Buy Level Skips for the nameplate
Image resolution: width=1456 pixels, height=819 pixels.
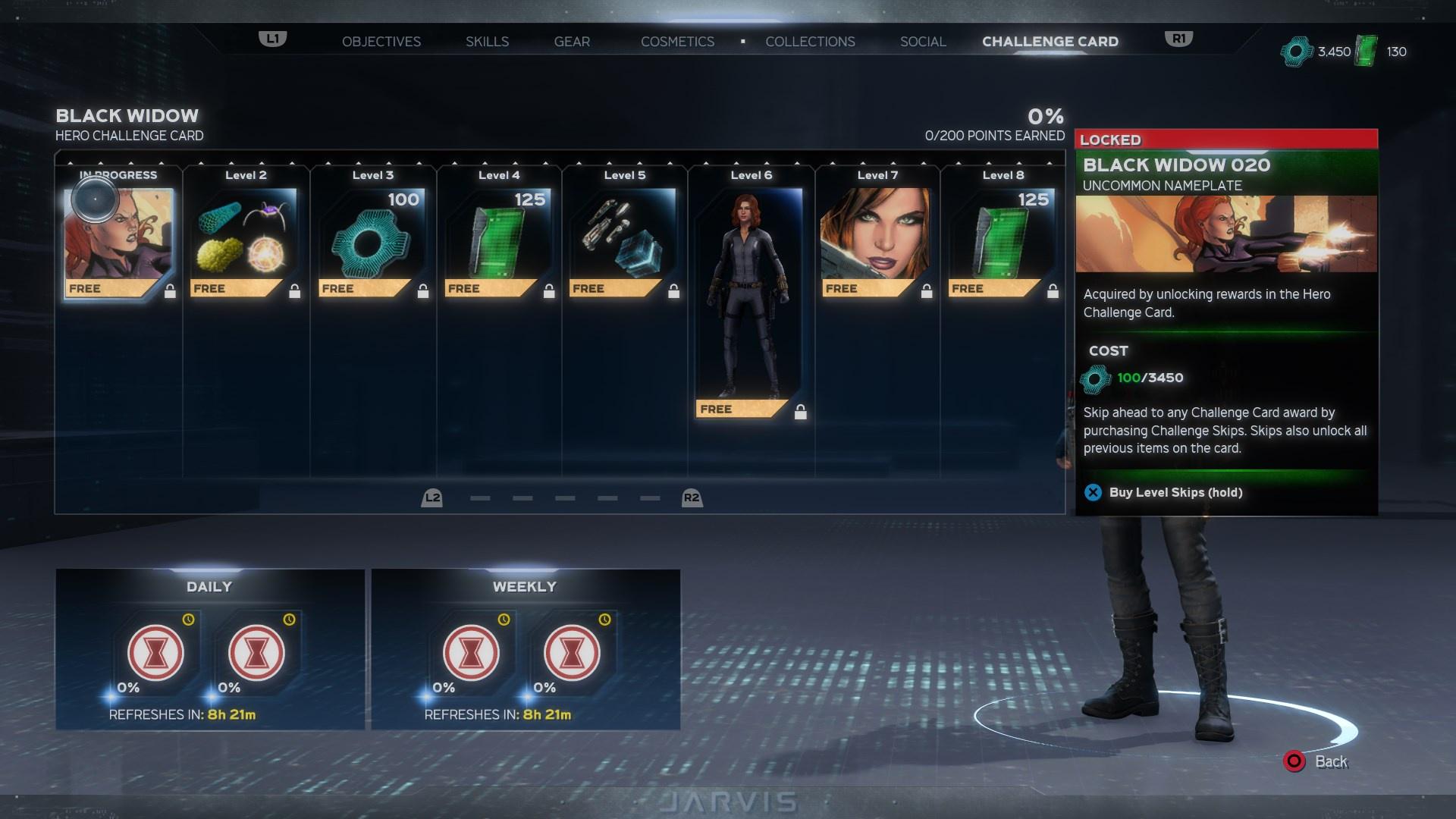click(x=1174, y=493)
